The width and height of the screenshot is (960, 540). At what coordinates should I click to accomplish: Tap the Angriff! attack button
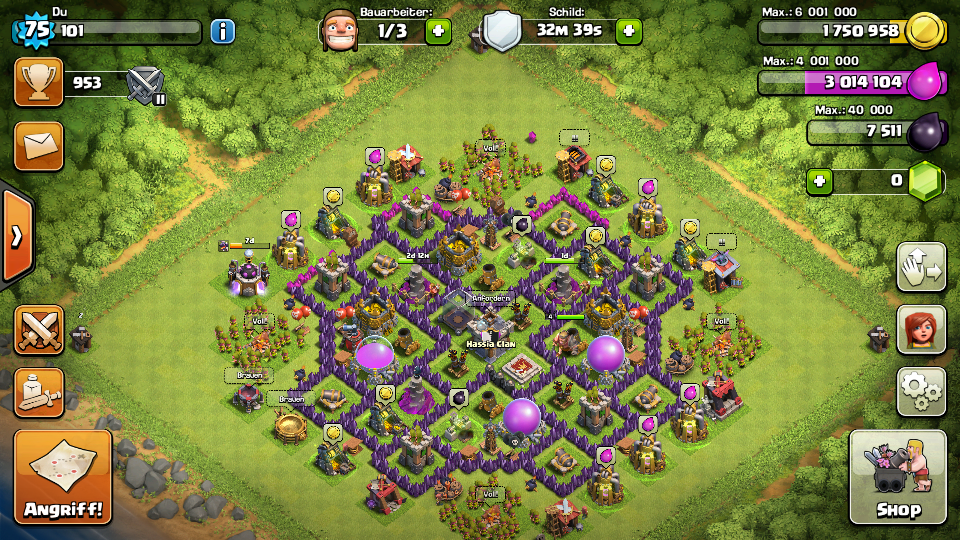(x=62, y=478)
